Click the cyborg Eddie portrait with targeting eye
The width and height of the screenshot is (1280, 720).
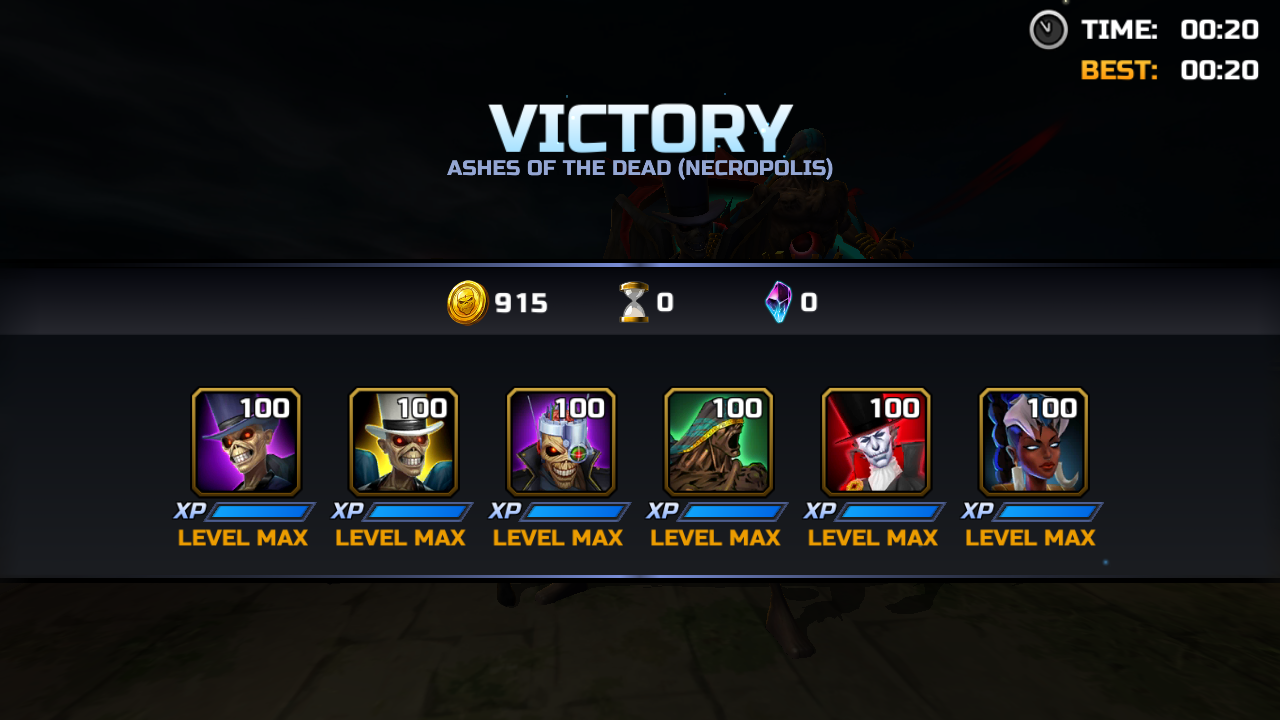pos(561,442)
